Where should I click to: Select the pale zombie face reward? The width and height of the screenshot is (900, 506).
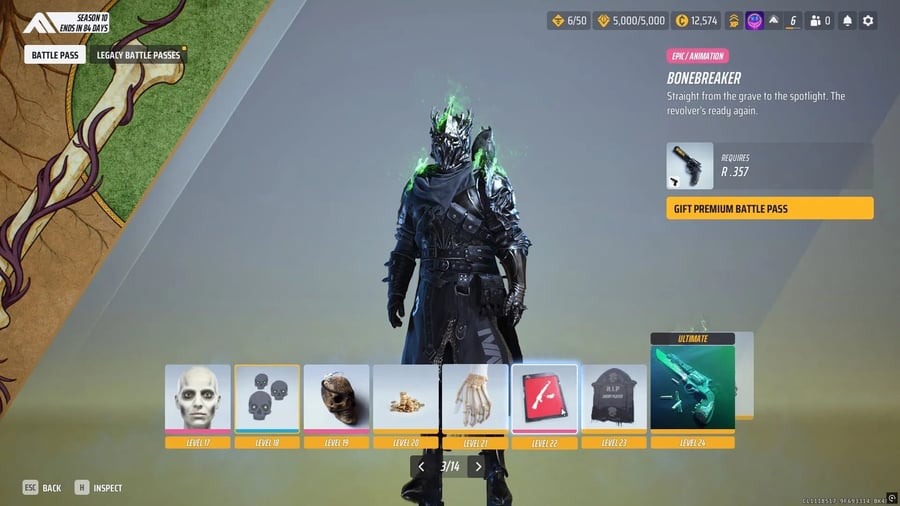(x=198, y=399)
